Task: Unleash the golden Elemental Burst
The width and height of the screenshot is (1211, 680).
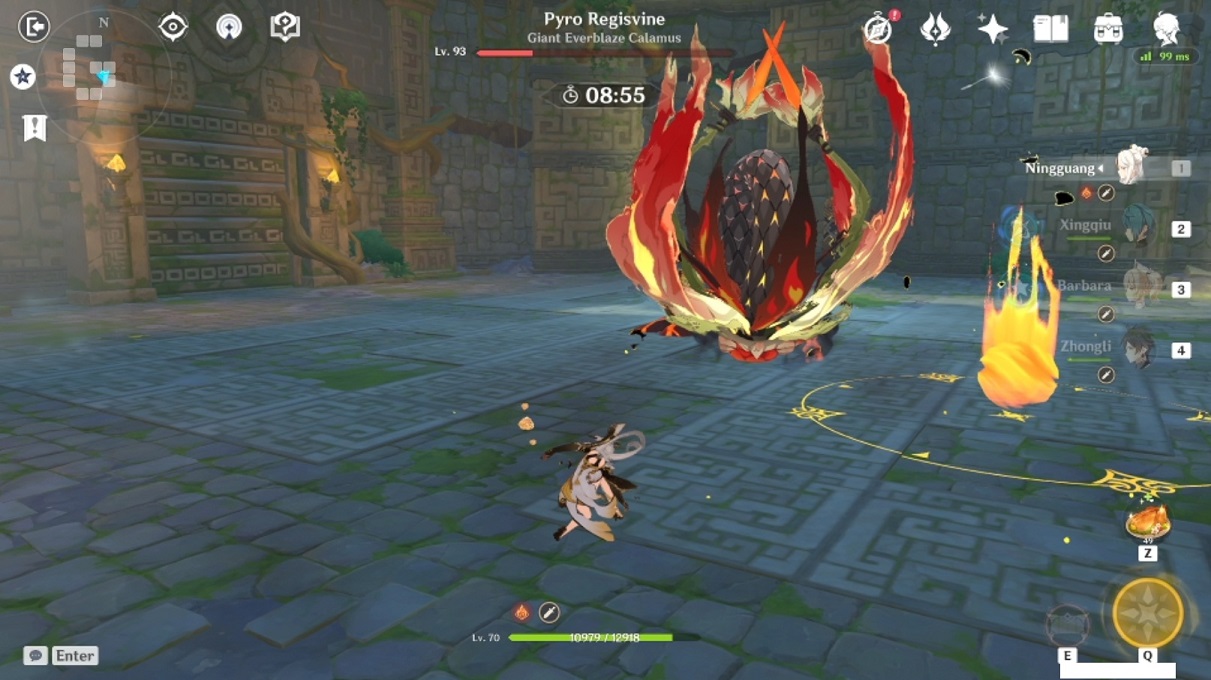Action: tap(1147, 613)
